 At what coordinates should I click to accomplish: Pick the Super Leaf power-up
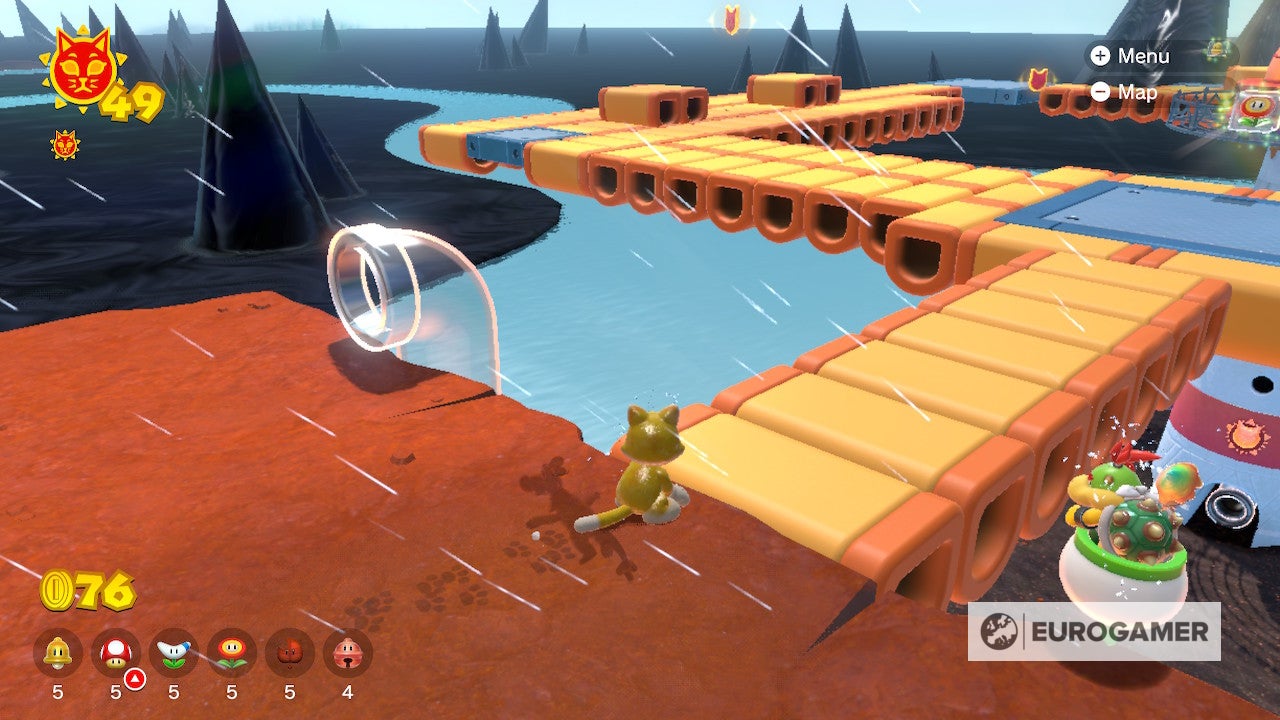point(290,653)
